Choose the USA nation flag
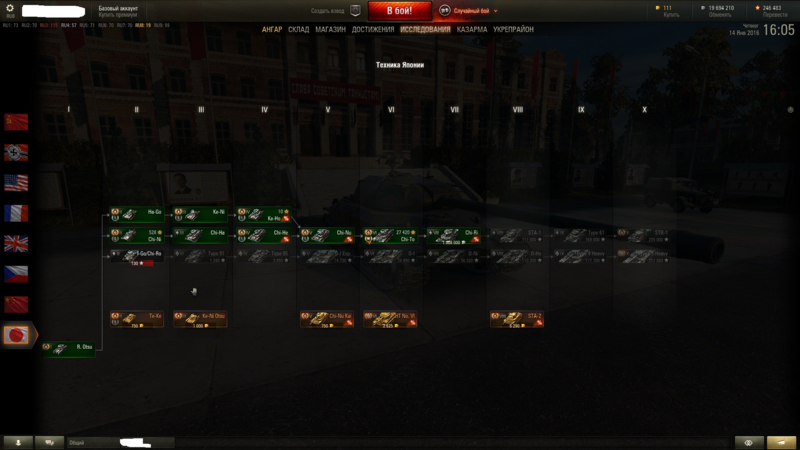Viewport: 800px width, 450px height. [16, 183]
